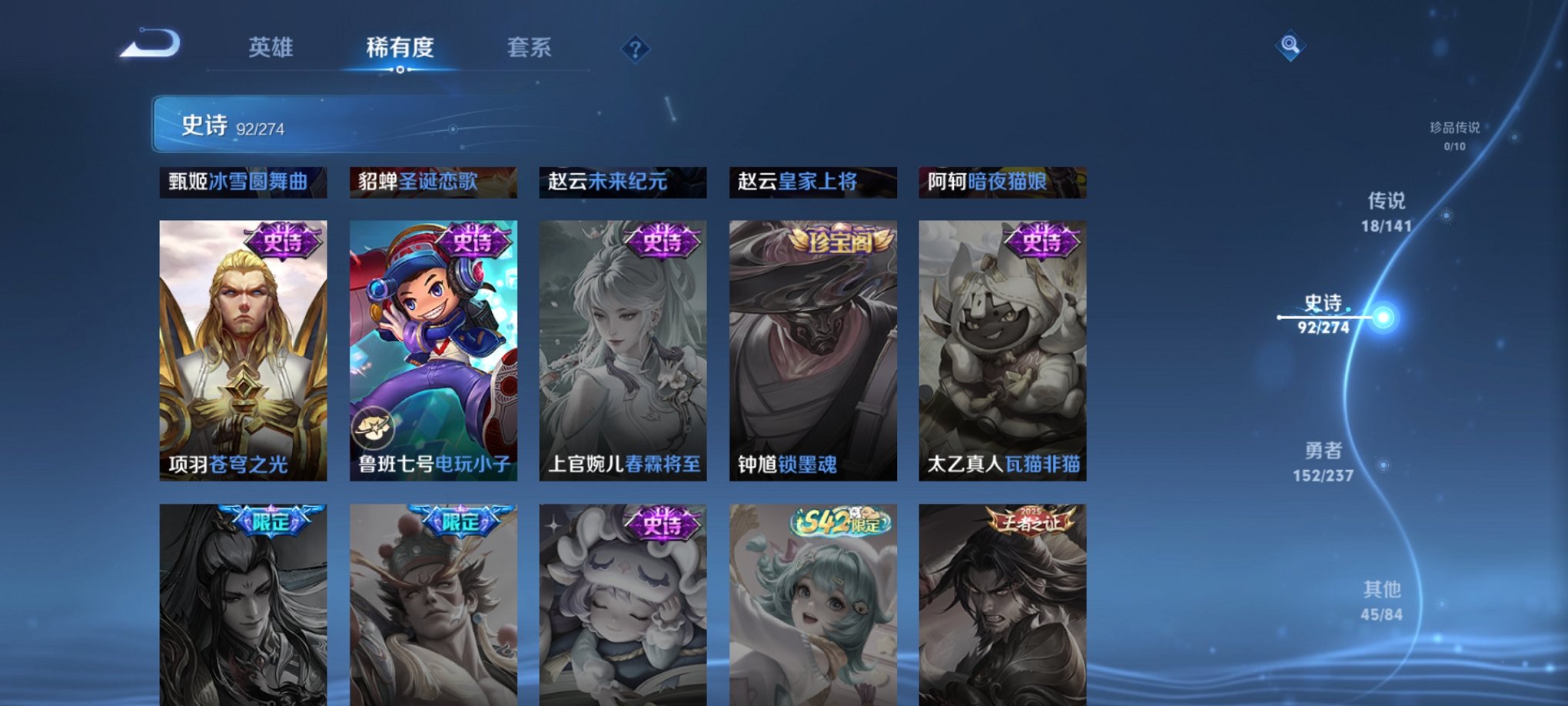
Task: Select the 稀有度 tab
Action: click(x=398, y=48)
